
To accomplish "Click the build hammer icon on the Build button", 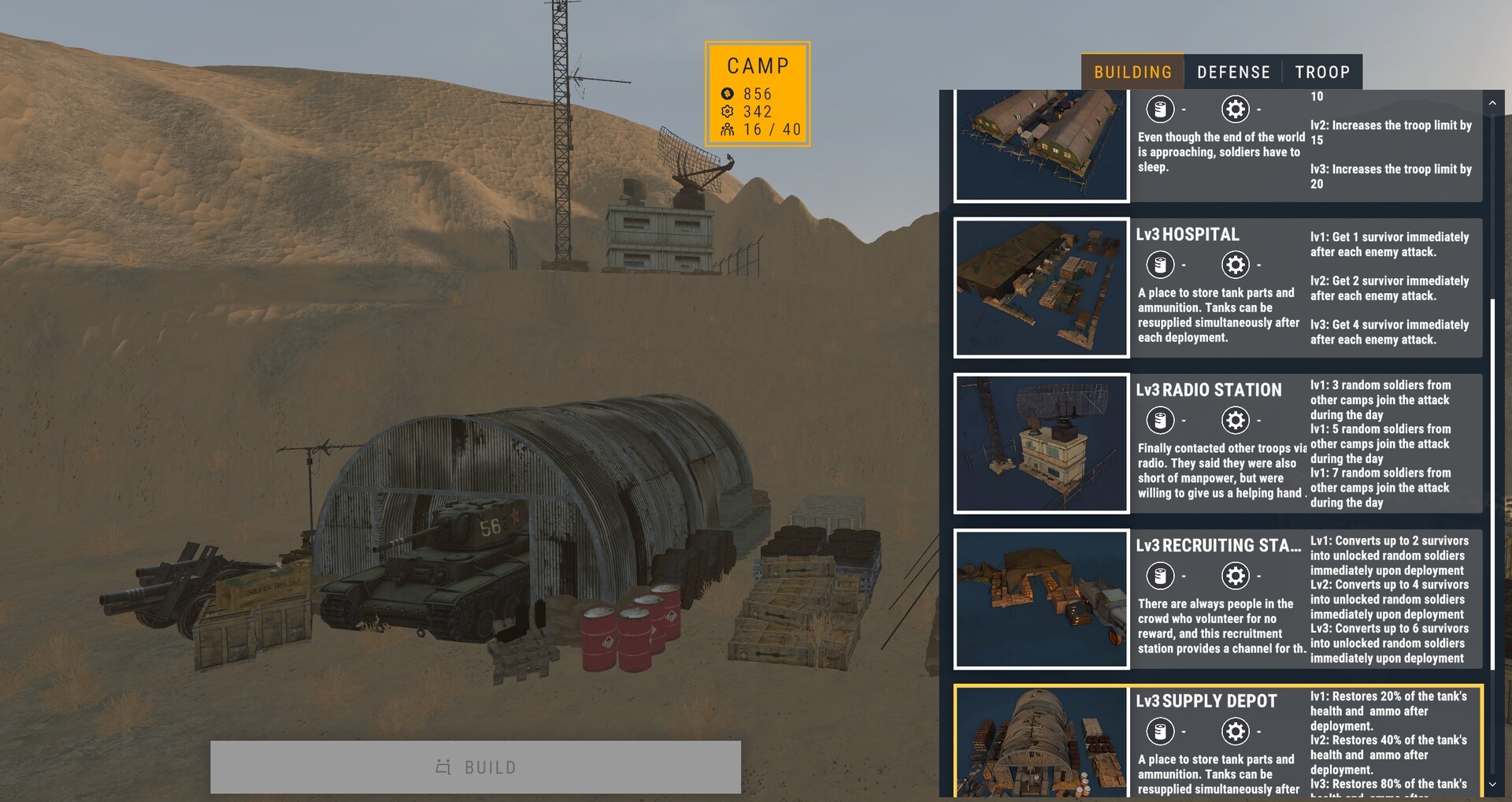I will click(443, 767).
